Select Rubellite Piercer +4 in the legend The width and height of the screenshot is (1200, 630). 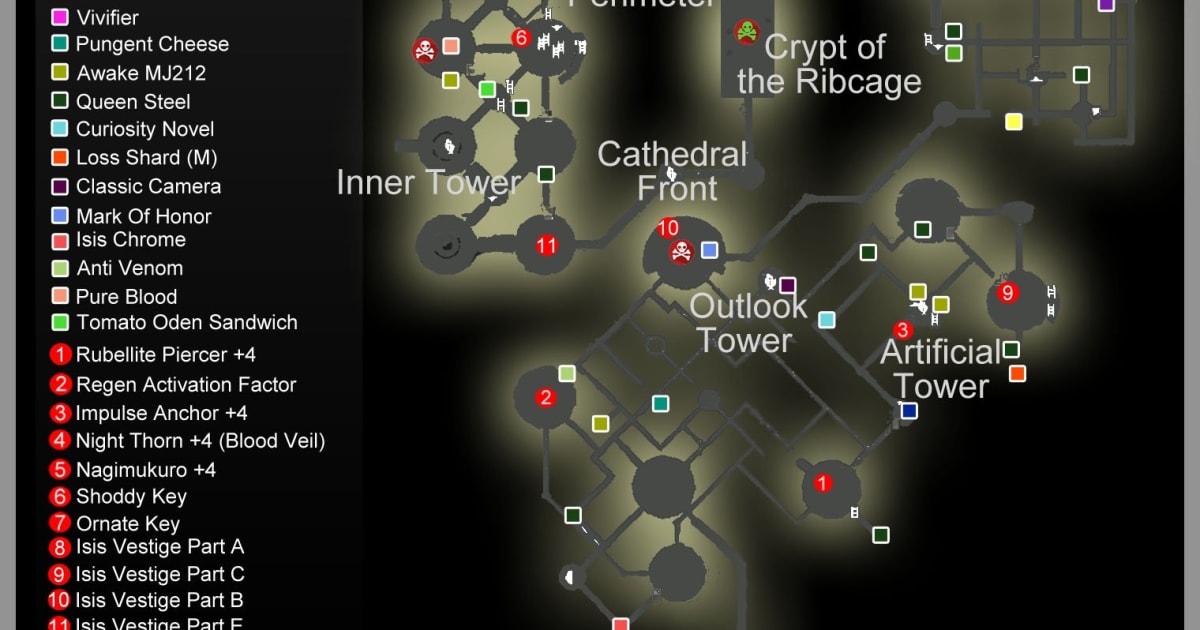tap(165, 354)
